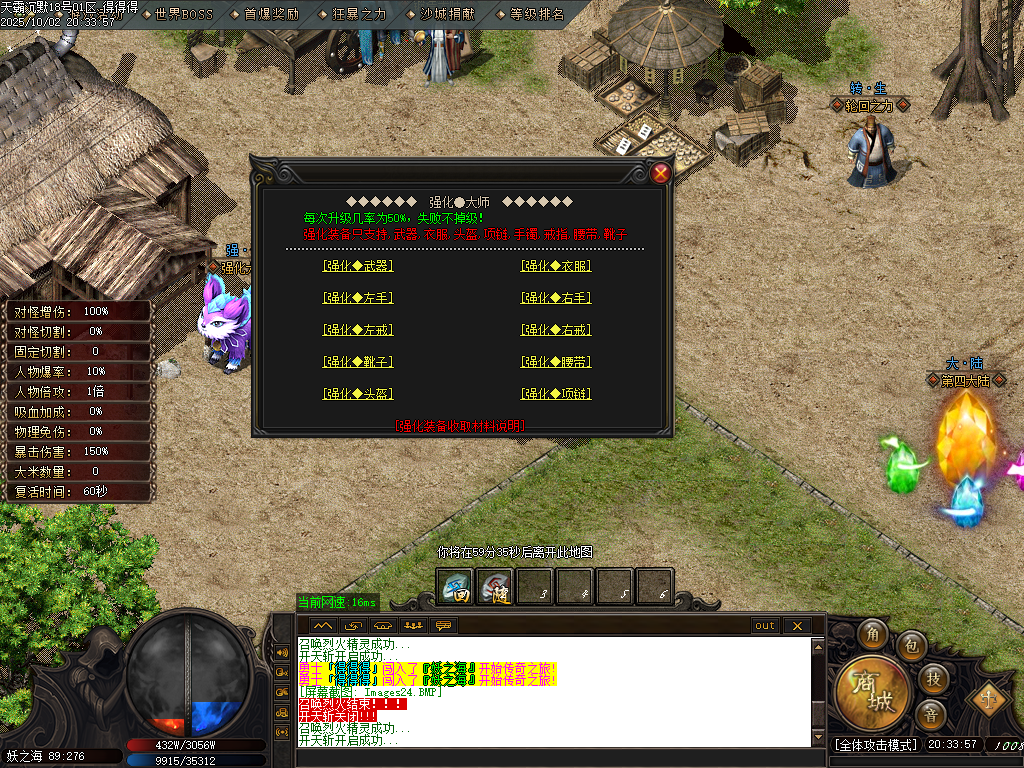Select 强化◆头盔 to upgrade helmet
Screen dimensions: 1024x768
coord(357,394)
